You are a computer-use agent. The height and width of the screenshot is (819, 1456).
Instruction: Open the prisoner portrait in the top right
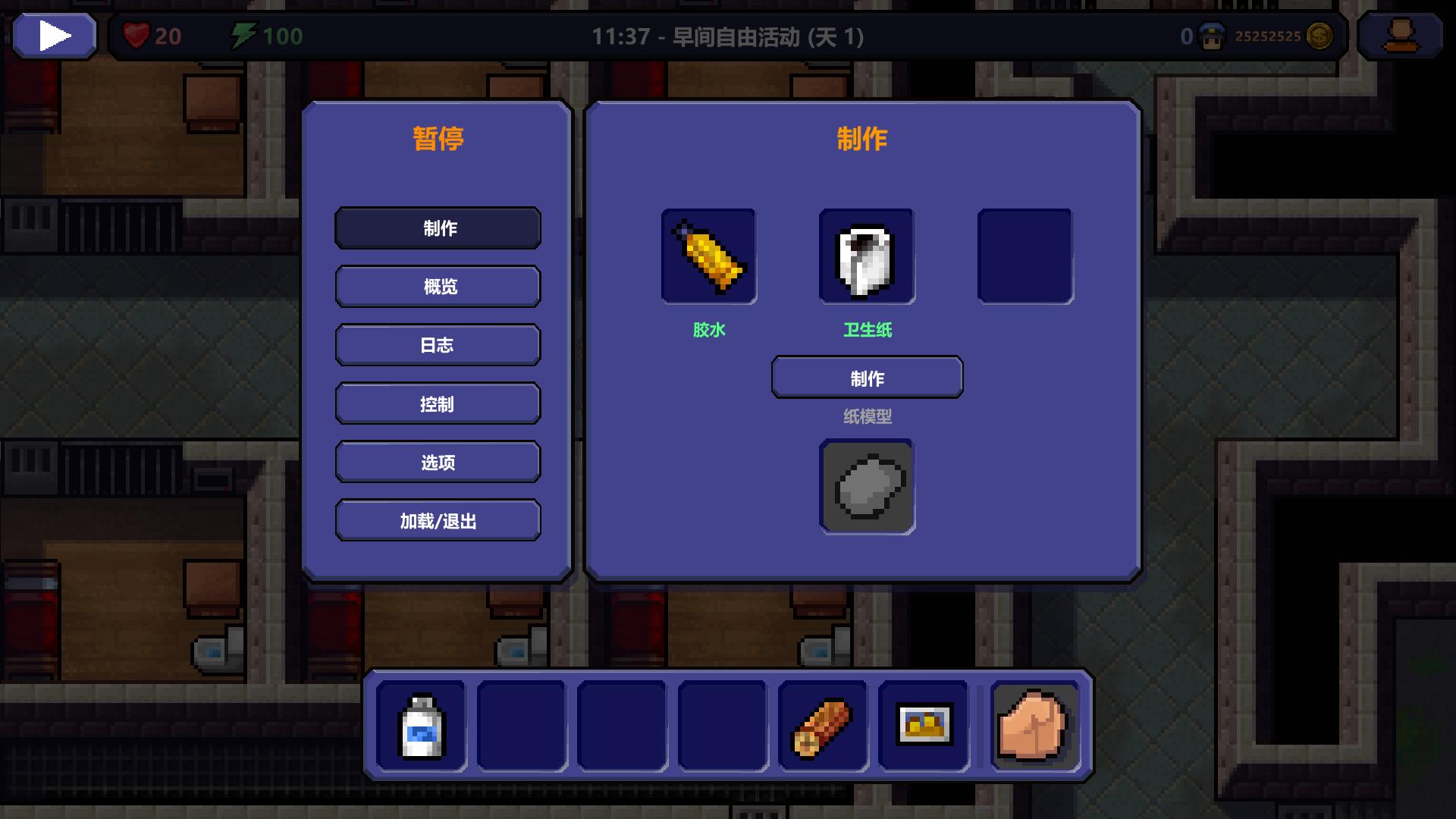1401,35
